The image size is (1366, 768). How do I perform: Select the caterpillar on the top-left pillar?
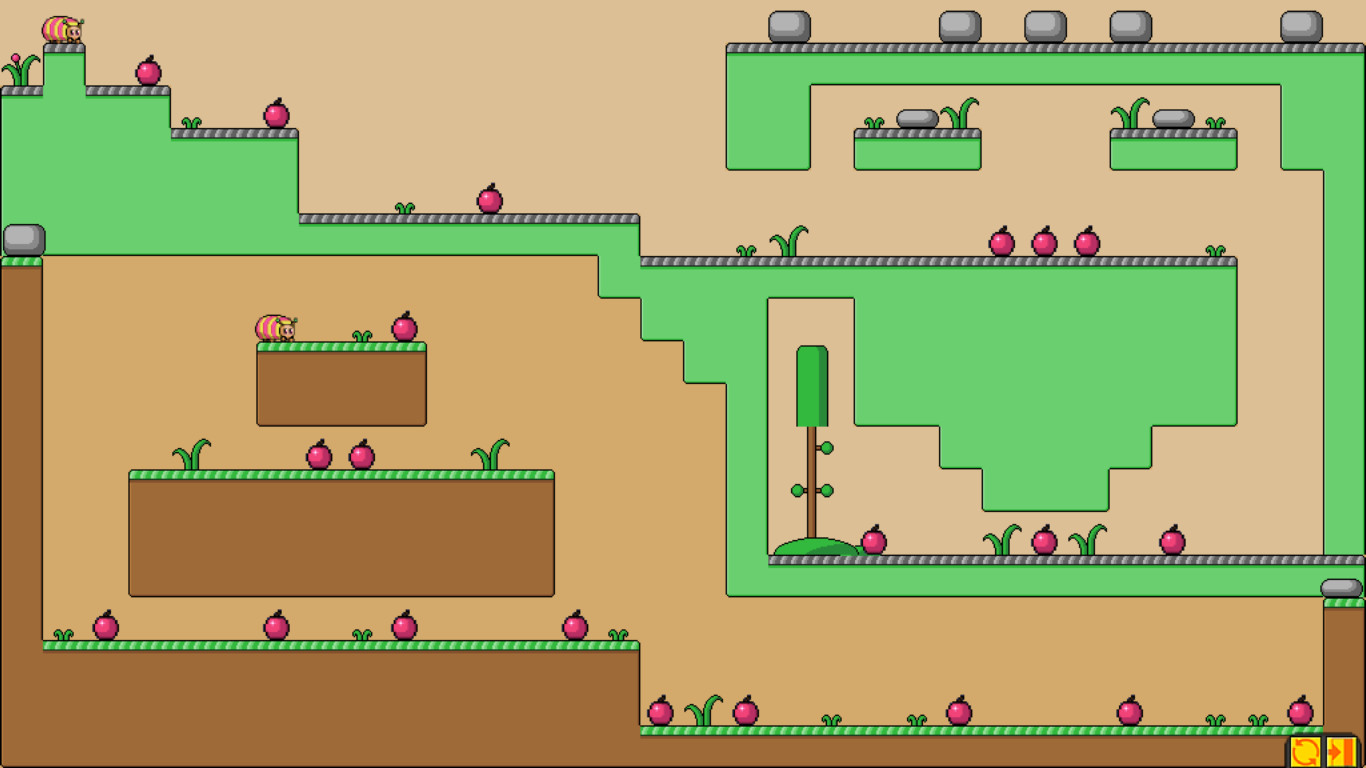point(62,30)
